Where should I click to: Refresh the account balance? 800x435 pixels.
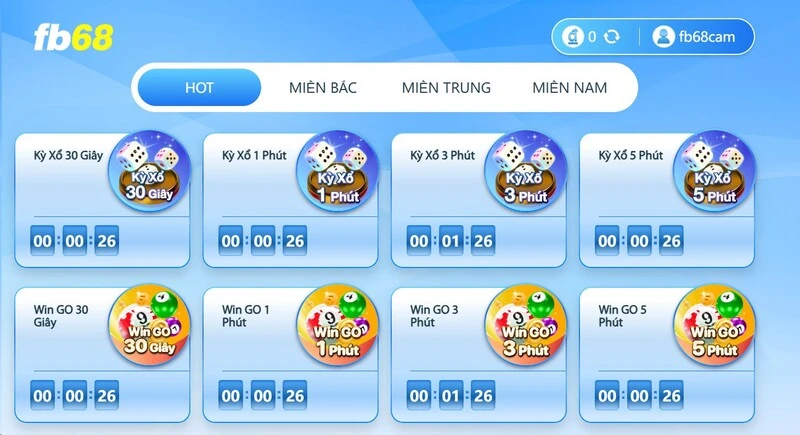pos(612,37)
